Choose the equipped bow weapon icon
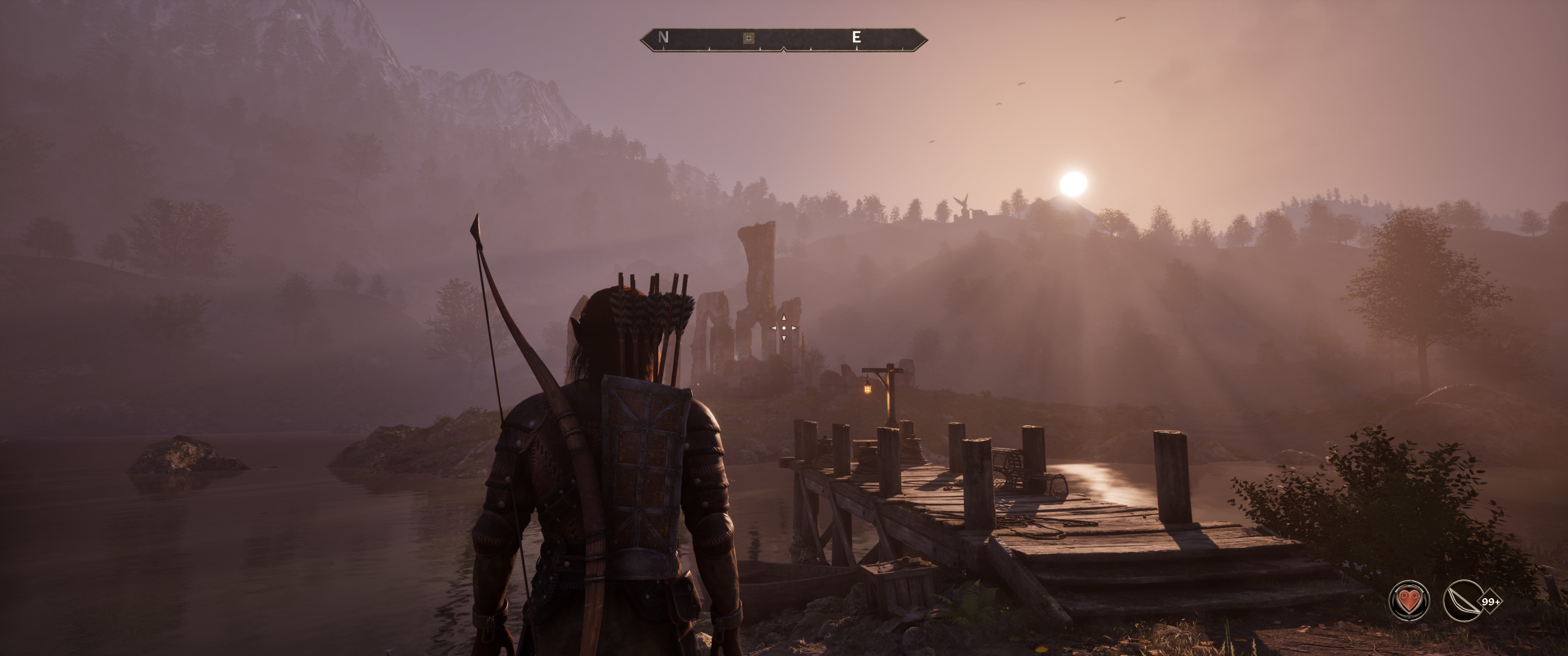This screenshot has width=1568, height=656. click(1463, 600)
